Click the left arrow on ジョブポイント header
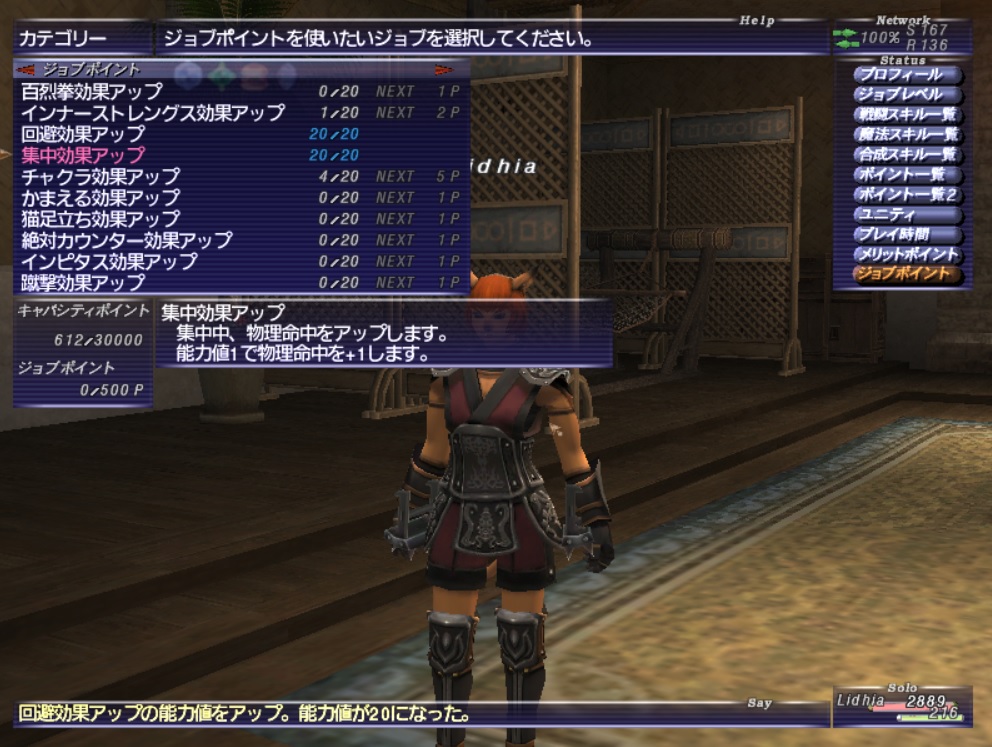992x747 pixels. click(28, 70)
